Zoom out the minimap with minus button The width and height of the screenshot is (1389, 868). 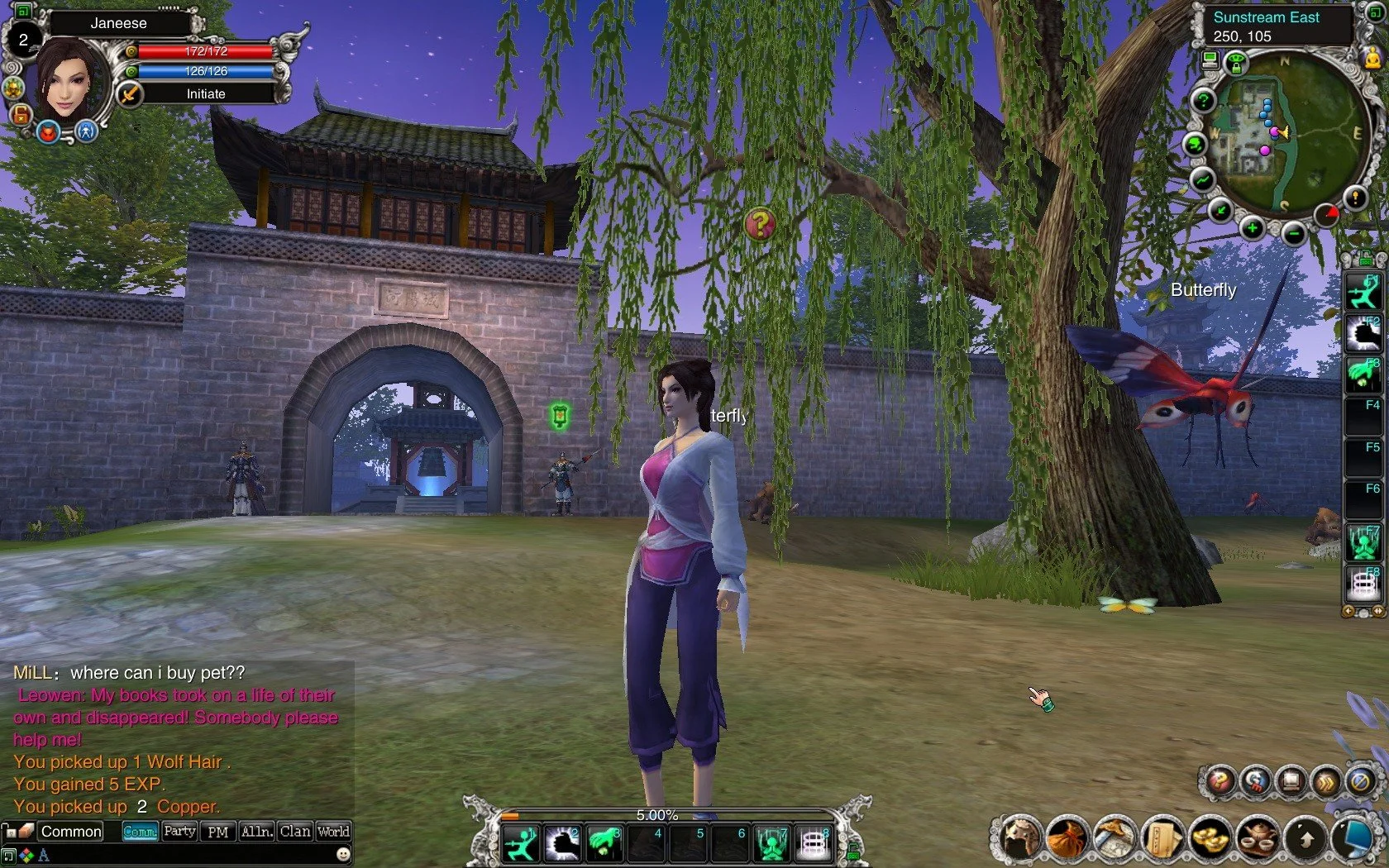(x=1293, y=234)
